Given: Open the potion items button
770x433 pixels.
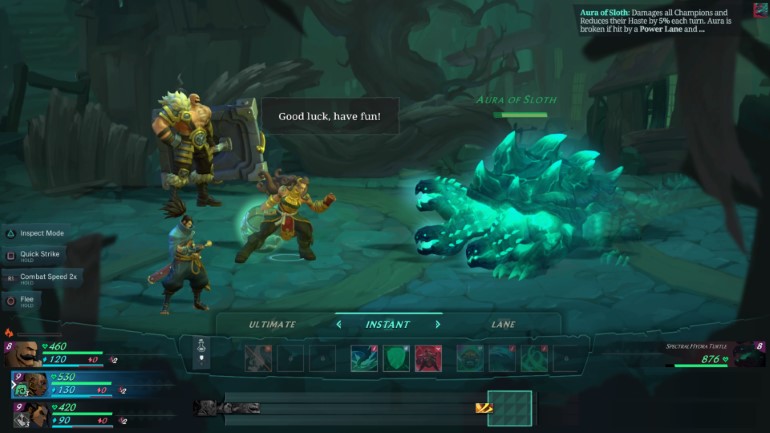Looking at the screenshot, I should [201, 352].
